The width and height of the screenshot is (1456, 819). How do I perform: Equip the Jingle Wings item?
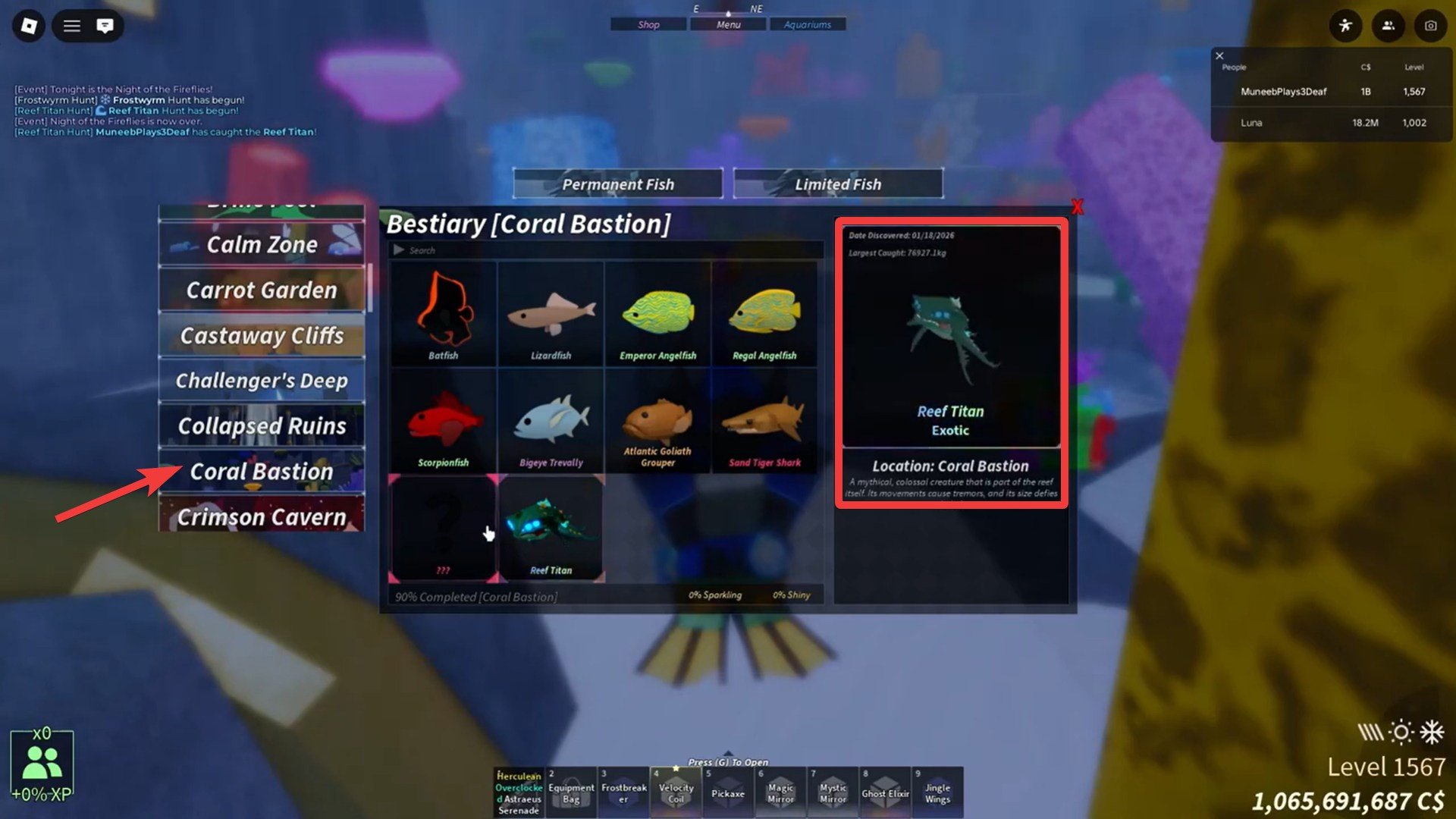pyautogui.click(x=937, y=792)
